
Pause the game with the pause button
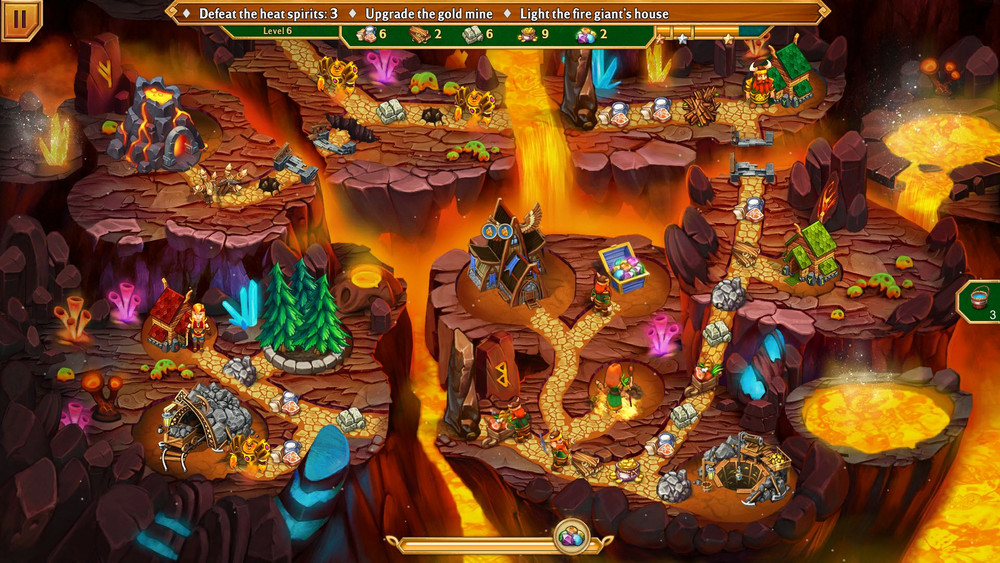click(20, 17)
